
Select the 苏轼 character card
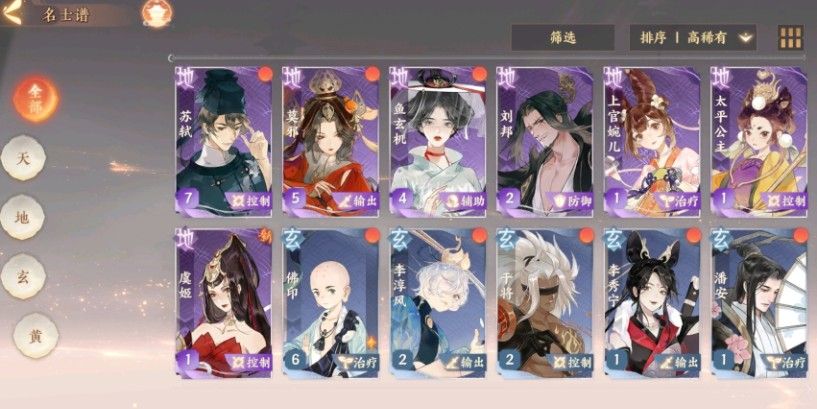tap(224, 140)
